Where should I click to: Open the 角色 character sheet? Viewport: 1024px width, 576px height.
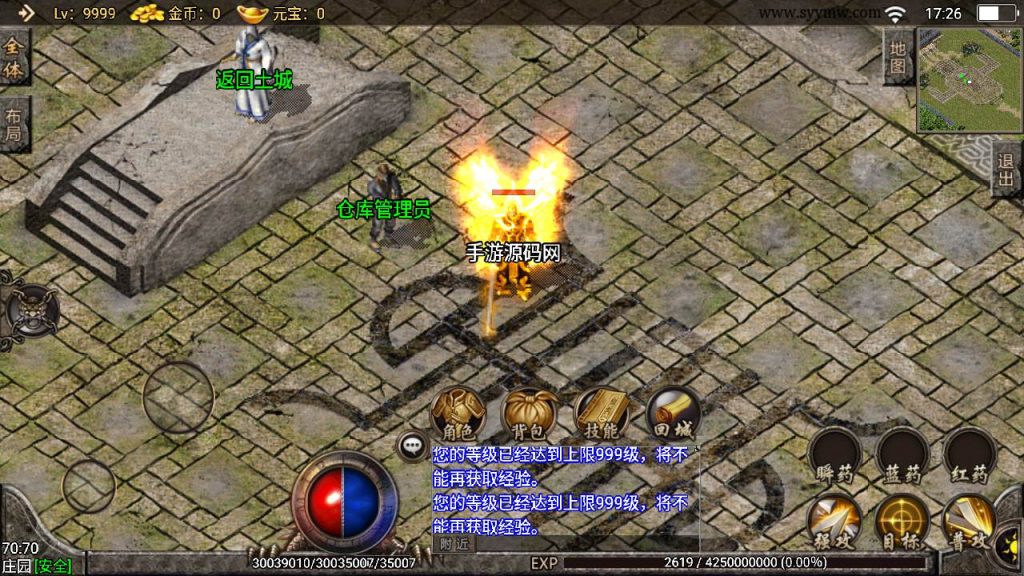(457, 413)
